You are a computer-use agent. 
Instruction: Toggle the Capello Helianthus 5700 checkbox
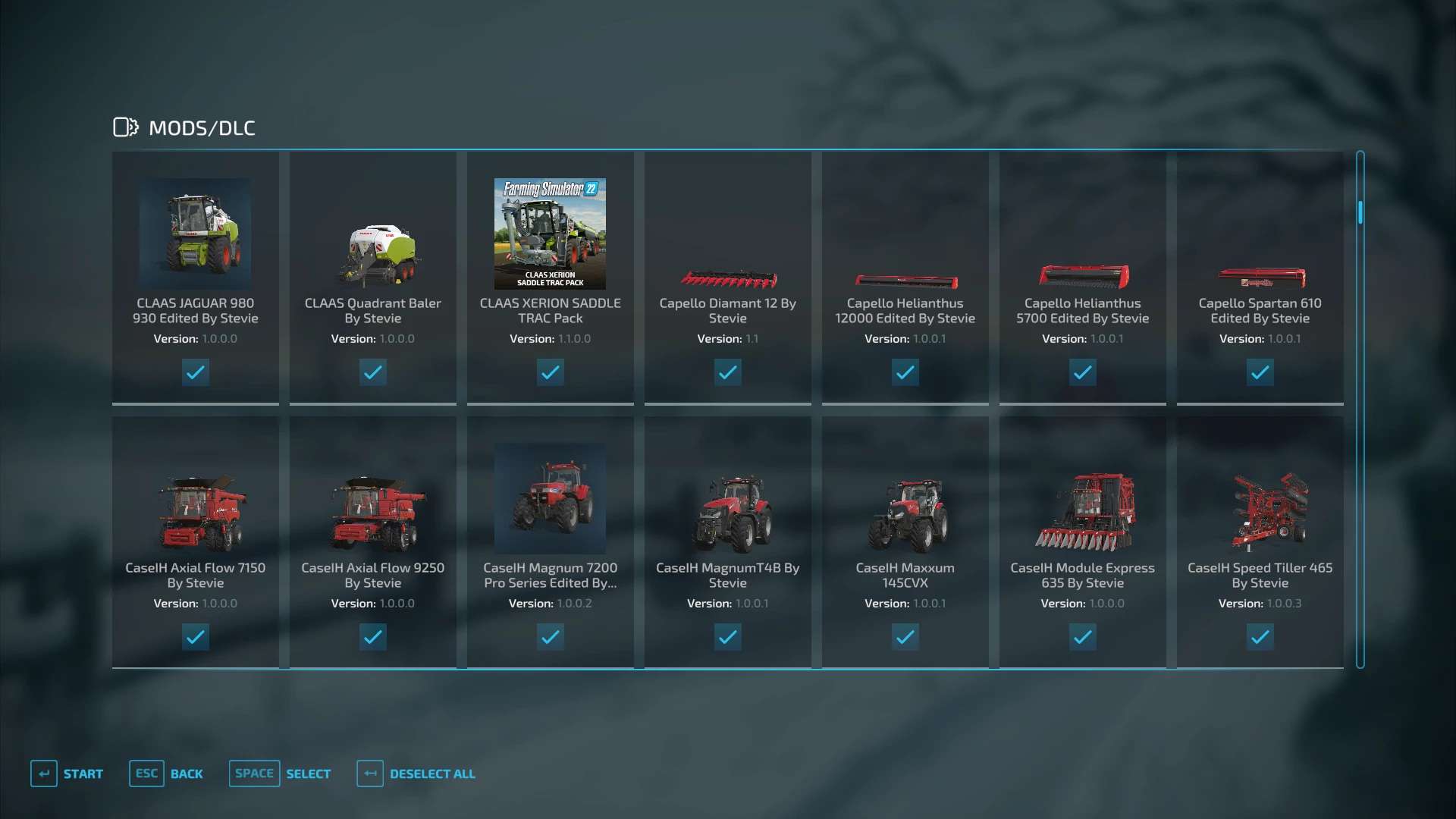pos(1082,372)
